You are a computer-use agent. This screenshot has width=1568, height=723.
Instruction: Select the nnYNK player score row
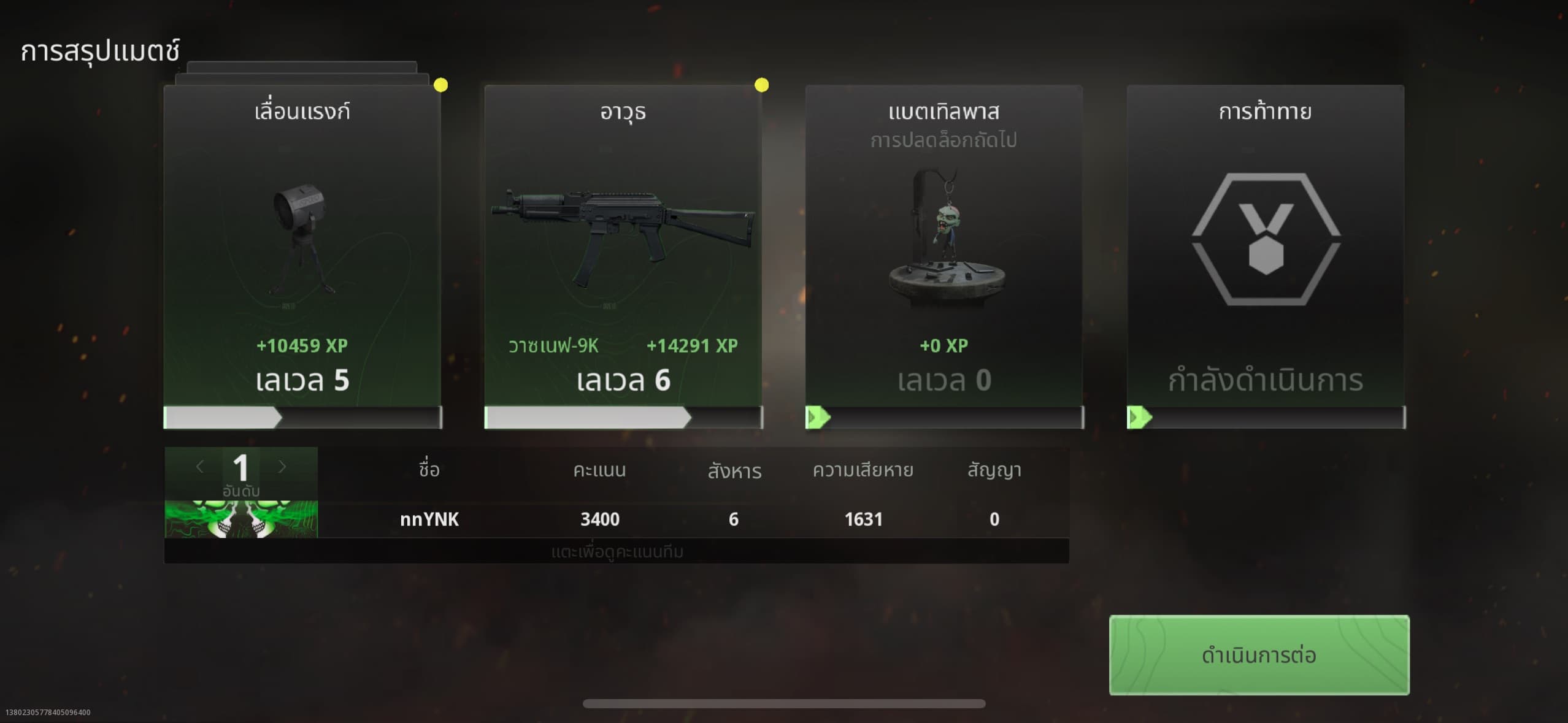[x=693, y=519]
